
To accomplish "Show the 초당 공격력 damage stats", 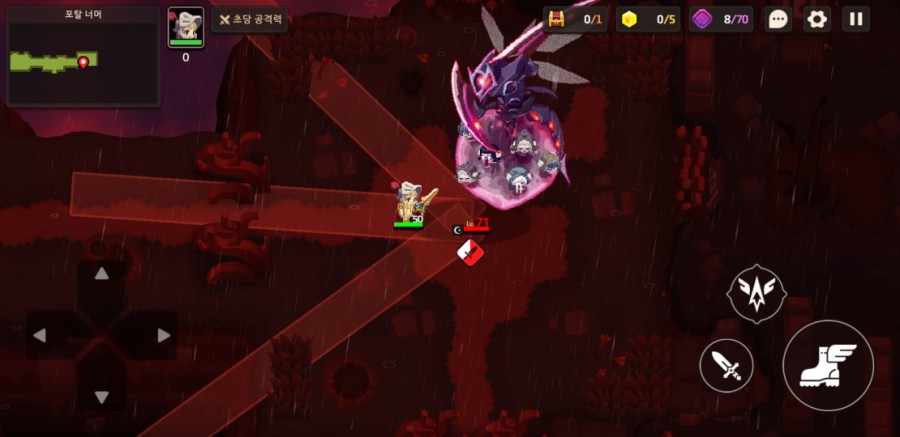I will [x=249, y=20].
